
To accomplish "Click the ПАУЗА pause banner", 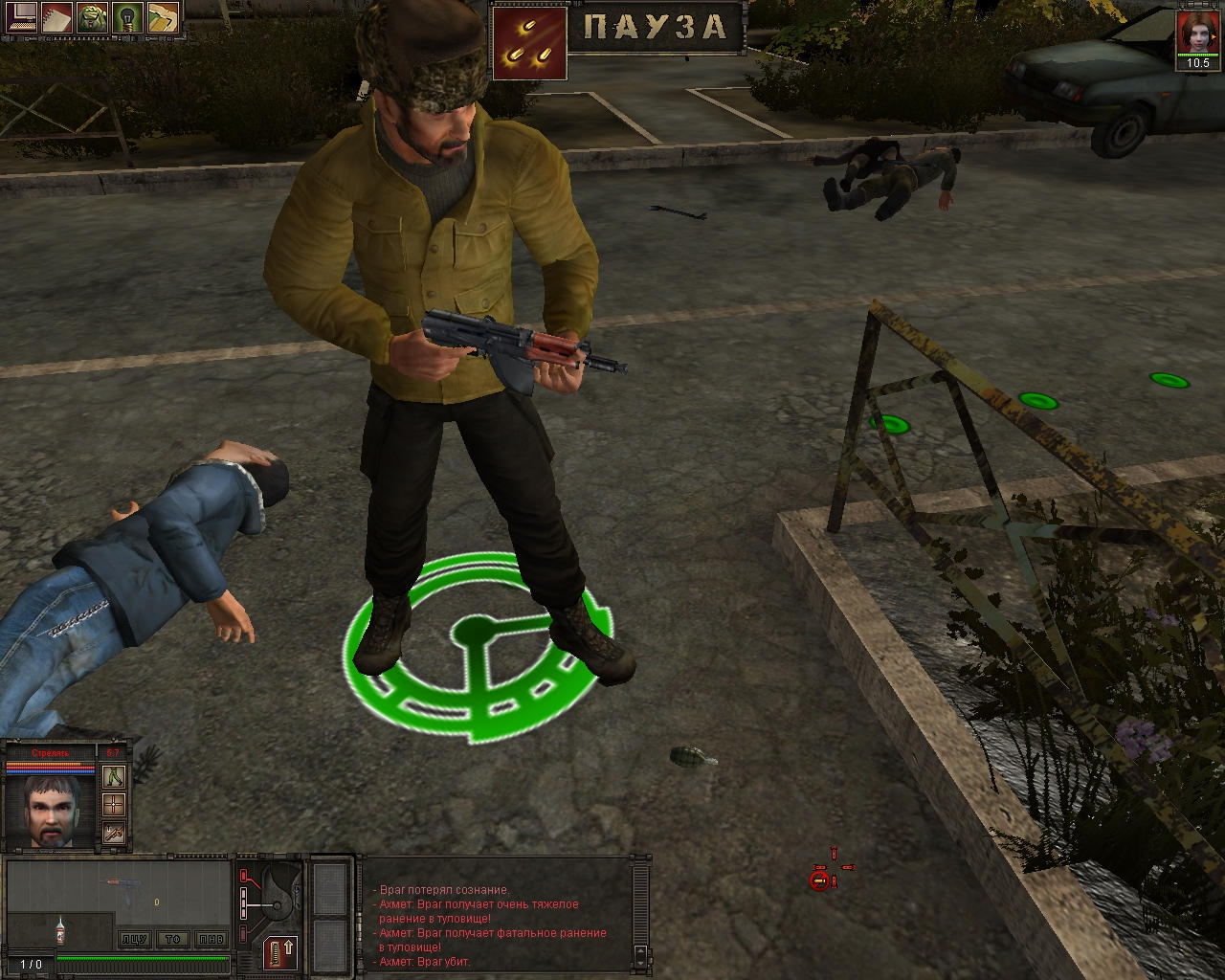I will pyautogui.click(x=656, y=27).
